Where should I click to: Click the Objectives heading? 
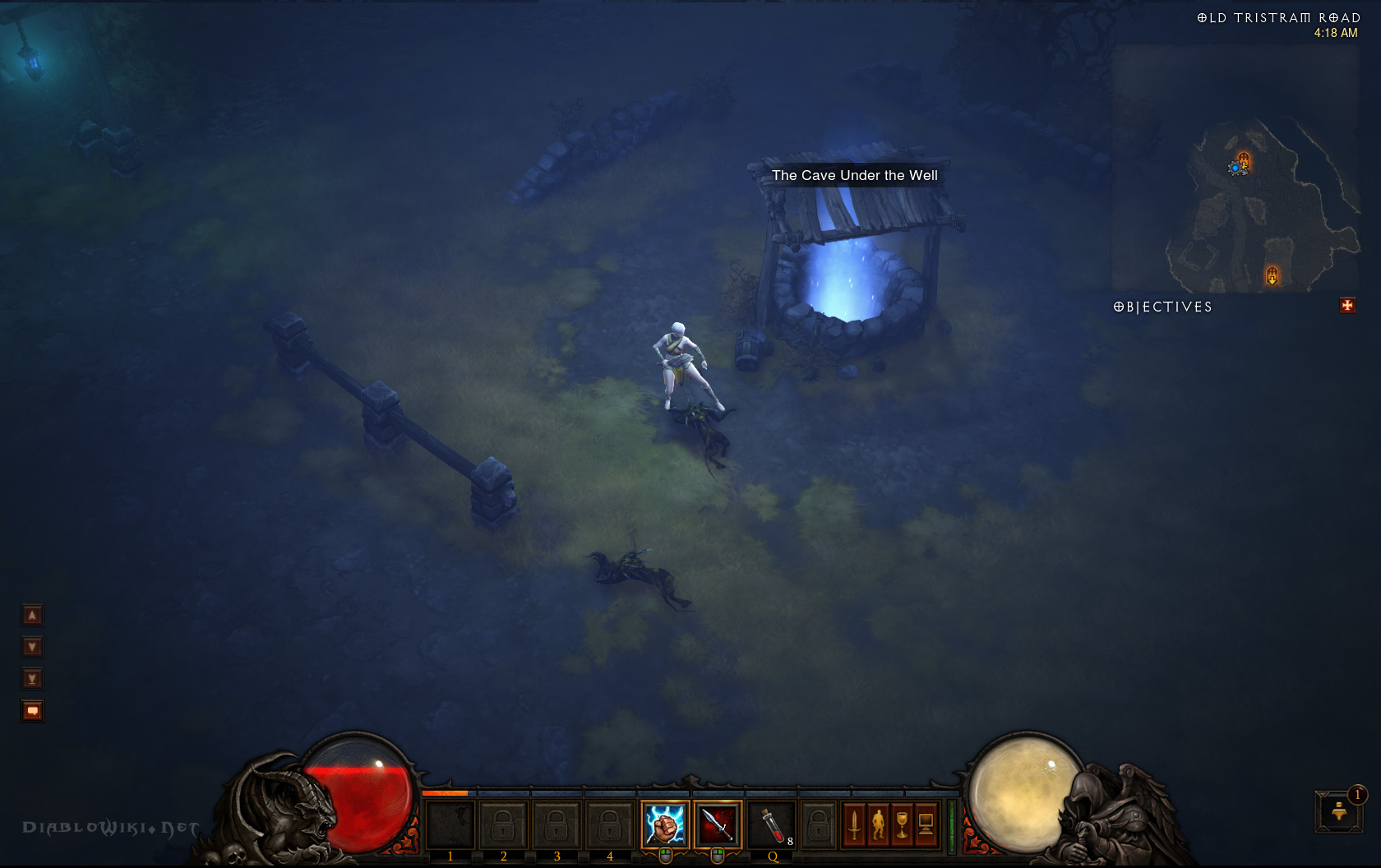(1162, 307)
